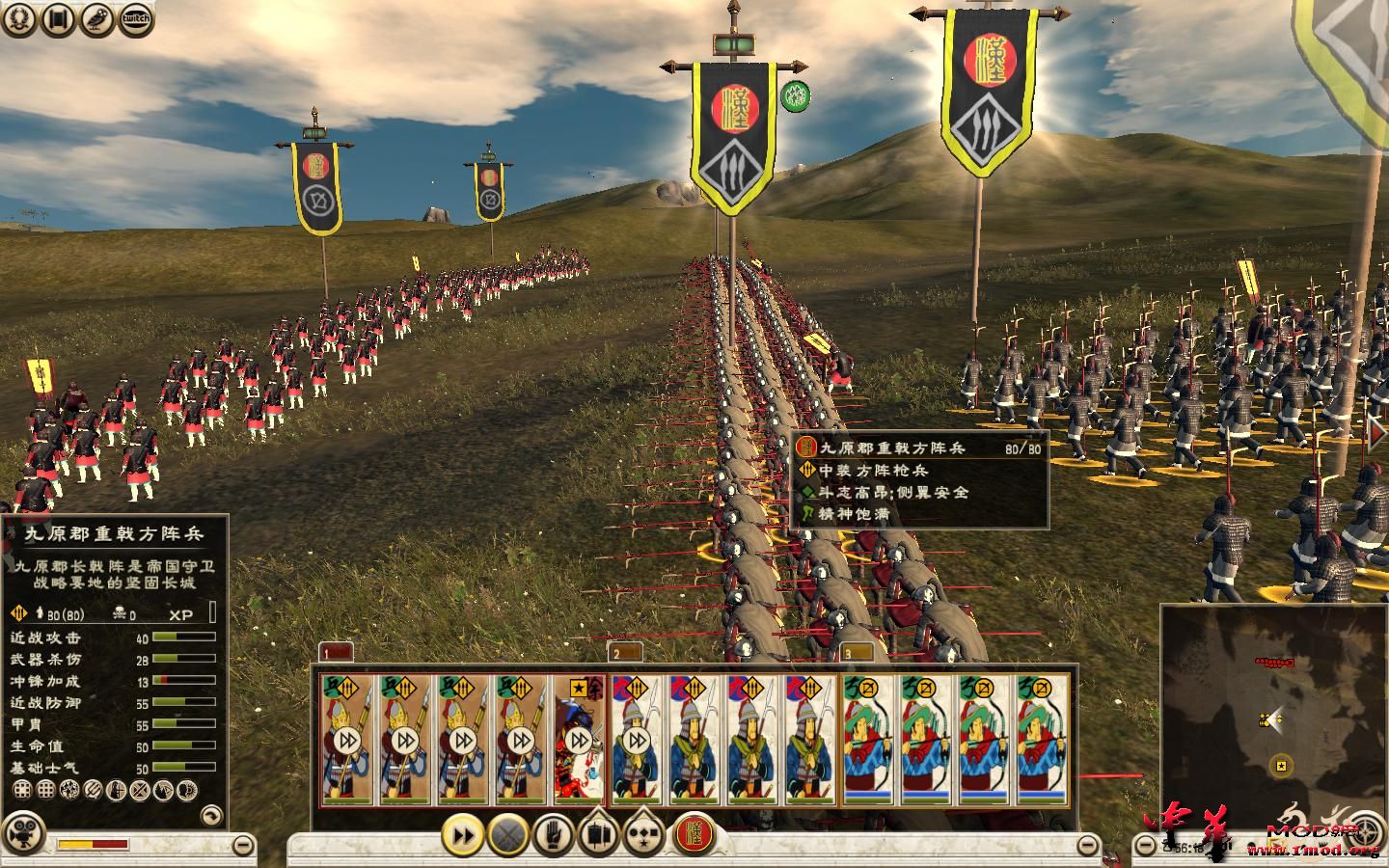Click the curved arrow button in unit info panel
The height and width of the screenshot is (868, 1389).
[210, 816]
